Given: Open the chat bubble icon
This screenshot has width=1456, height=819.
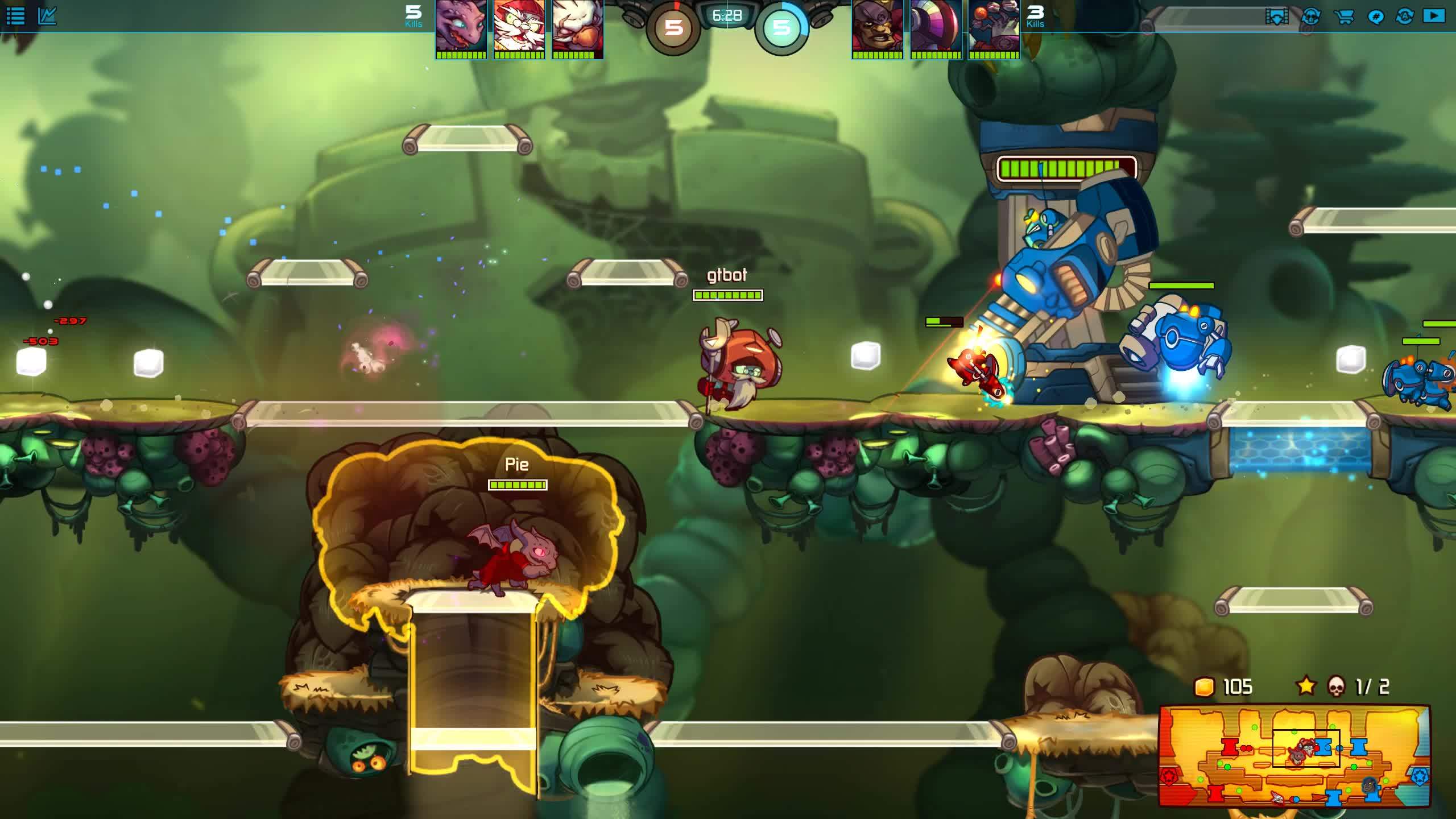Looking at the screenshot, I should point(1375,16).
